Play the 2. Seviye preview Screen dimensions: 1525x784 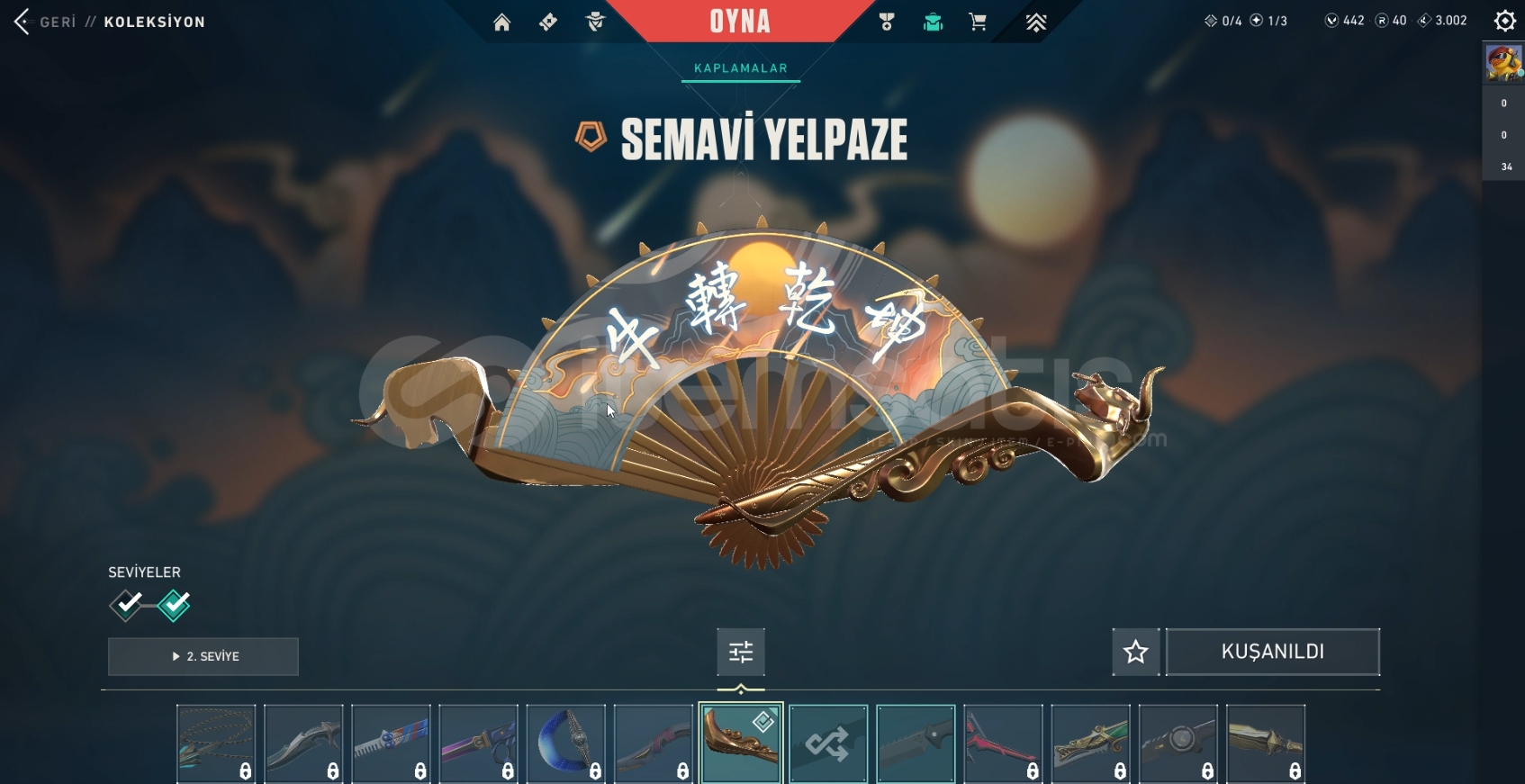pyautogui.click(x=203, y=656)
